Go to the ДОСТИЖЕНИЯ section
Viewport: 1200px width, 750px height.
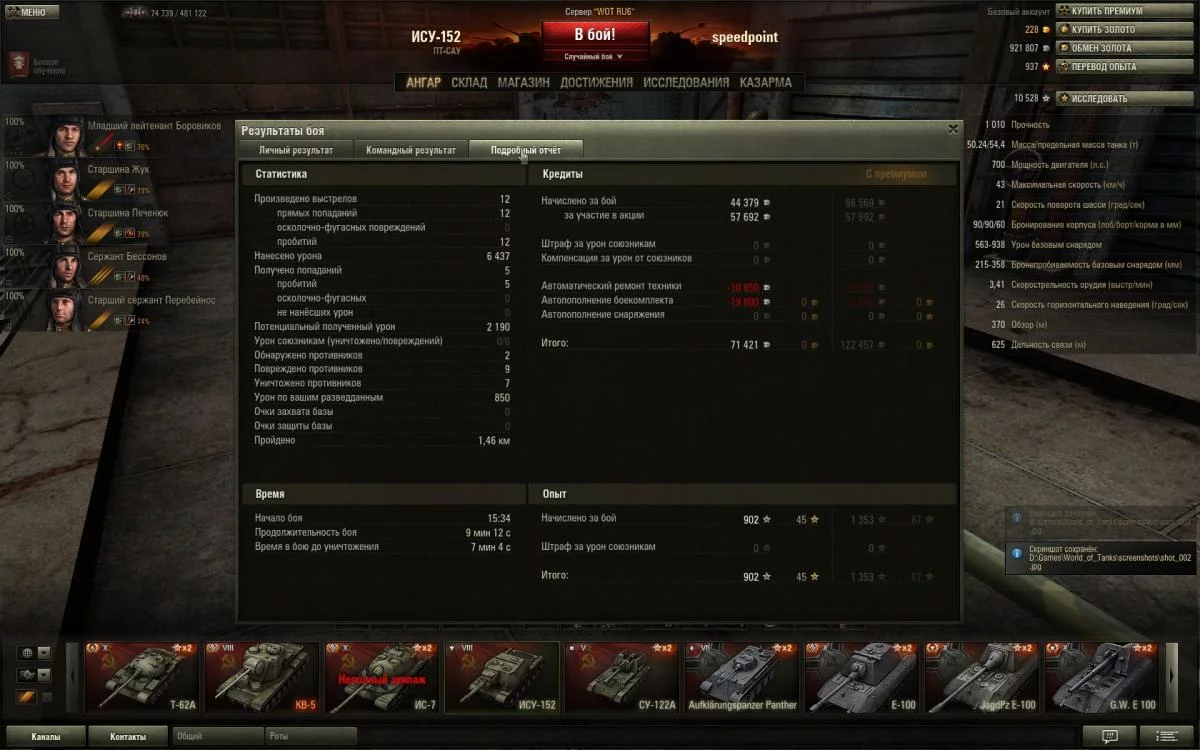click(596, 83)
